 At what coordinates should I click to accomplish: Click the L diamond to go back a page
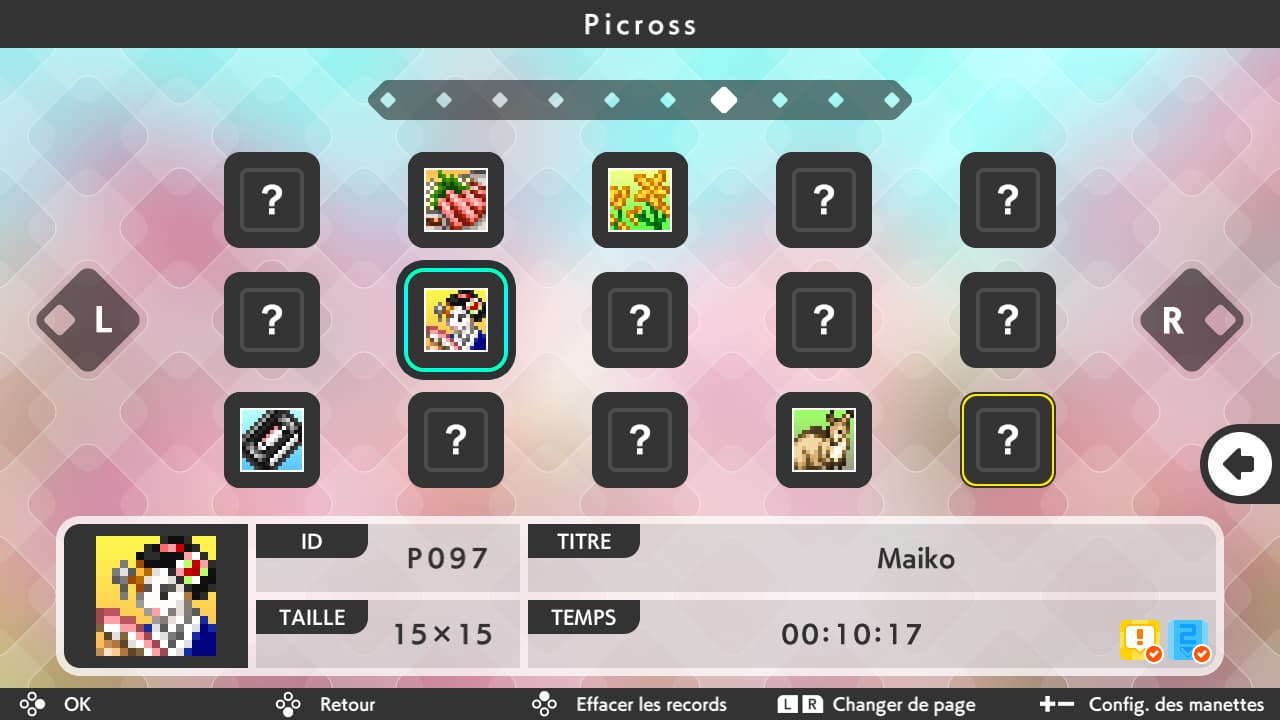(x=87, y=320)
